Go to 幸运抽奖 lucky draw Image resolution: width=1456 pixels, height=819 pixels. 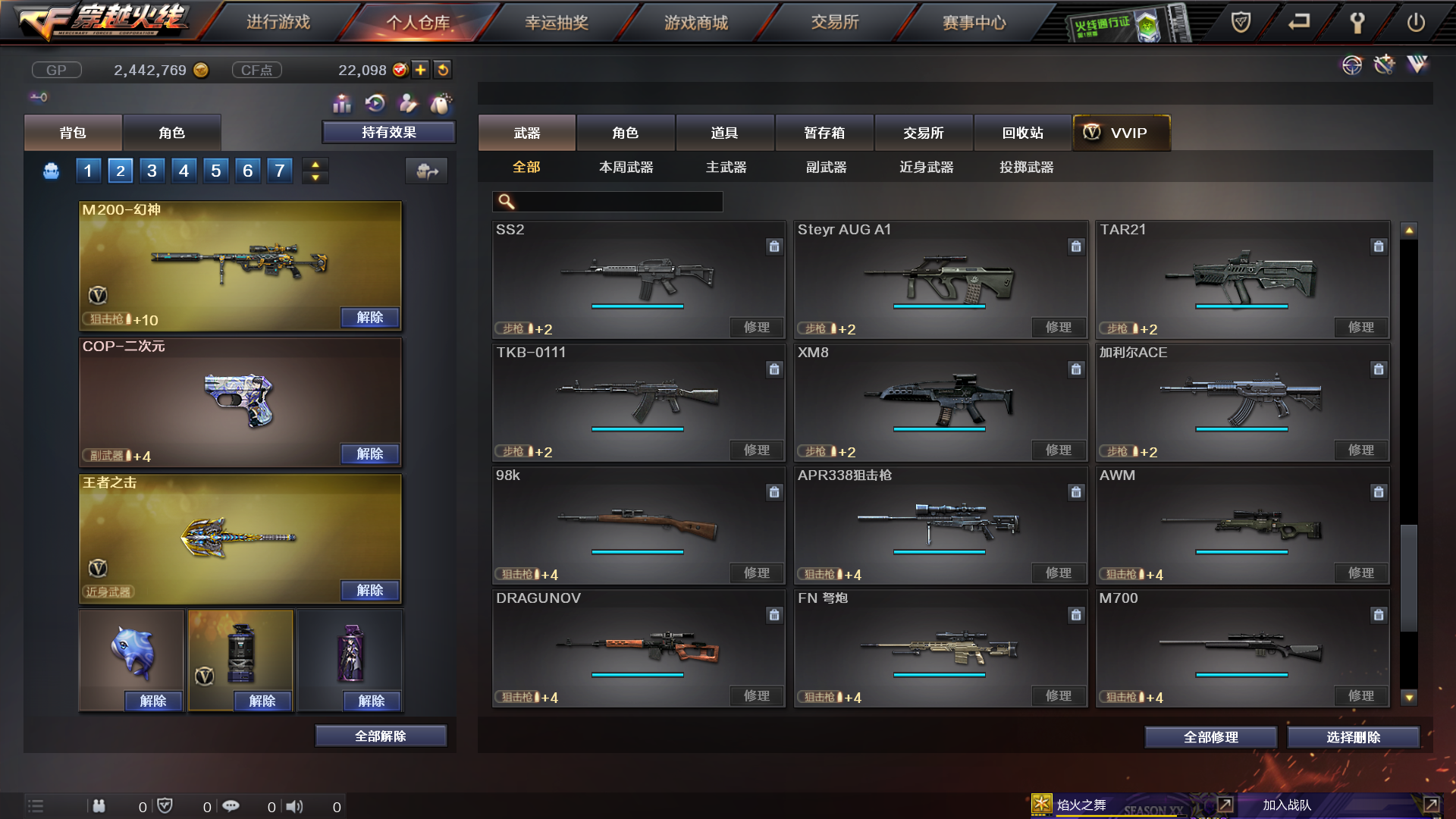click(x=557, y=23)
